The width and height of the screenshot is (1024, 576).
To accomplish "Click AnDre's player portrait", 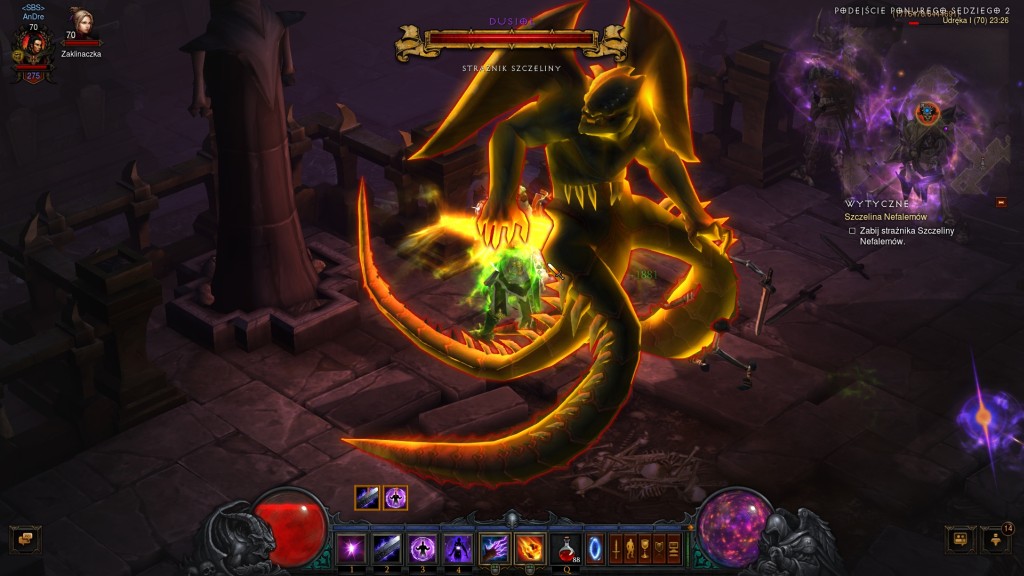I will (33, 52).
